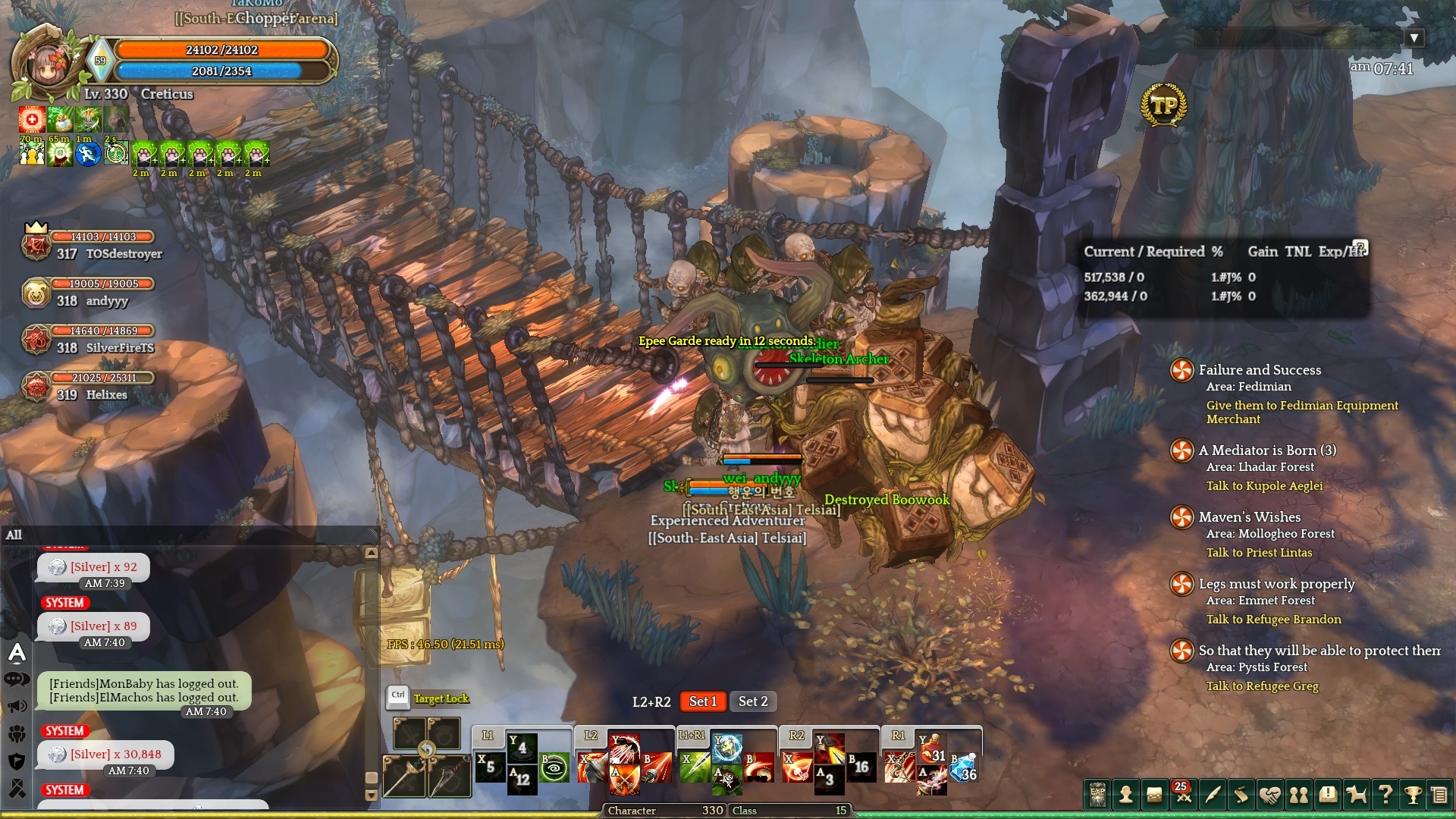1456x819 pixels.
Task: Open the handshake-heart friends icon
Action: [1270, 795]
